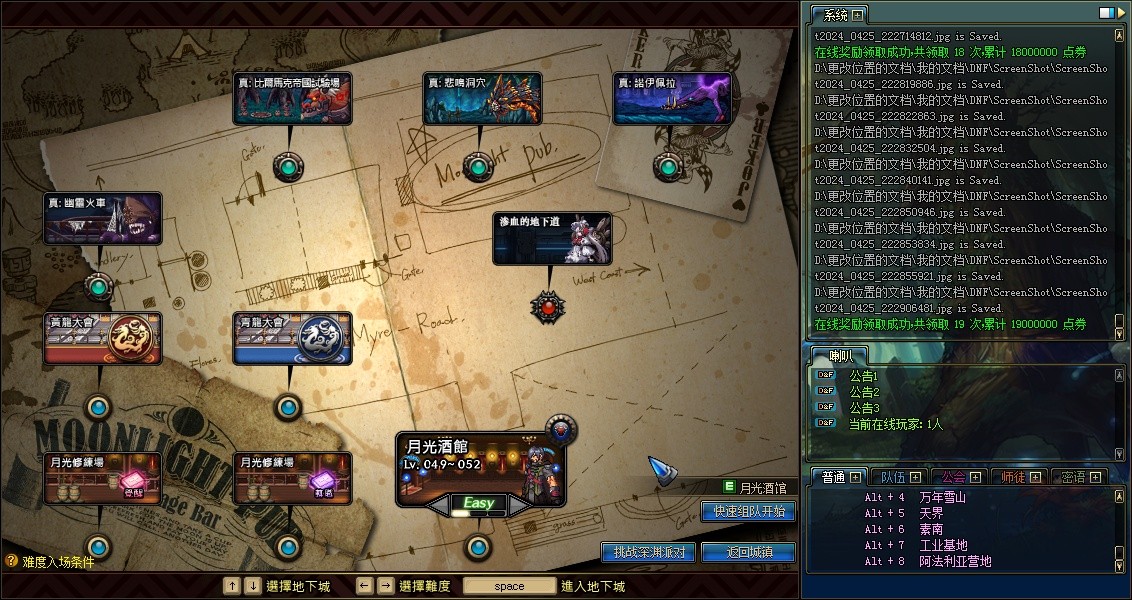The image size is (1132, 600).
Task: Choose the 真: 悲鳴洞穴 dungeon card
Action: pos(482,98)
